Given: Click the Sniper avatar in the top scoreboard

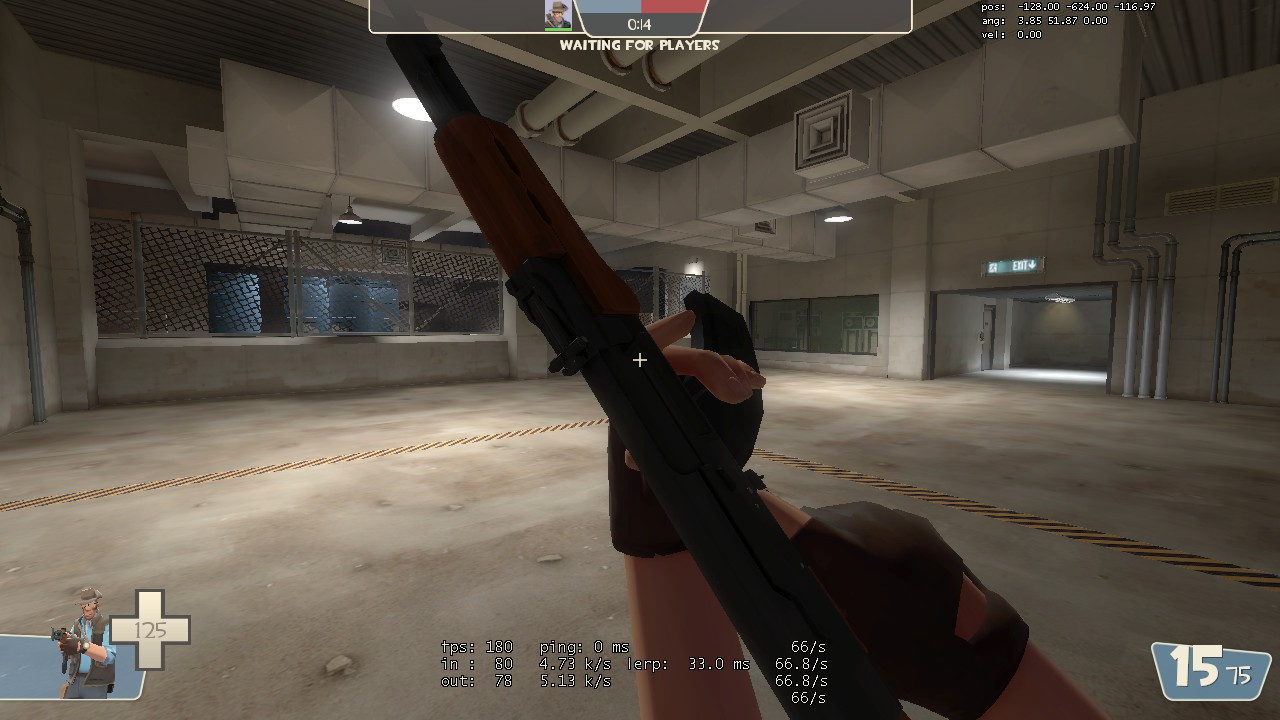Looking at the screenshot, I should pyautogui.click(x=560, y=15).
